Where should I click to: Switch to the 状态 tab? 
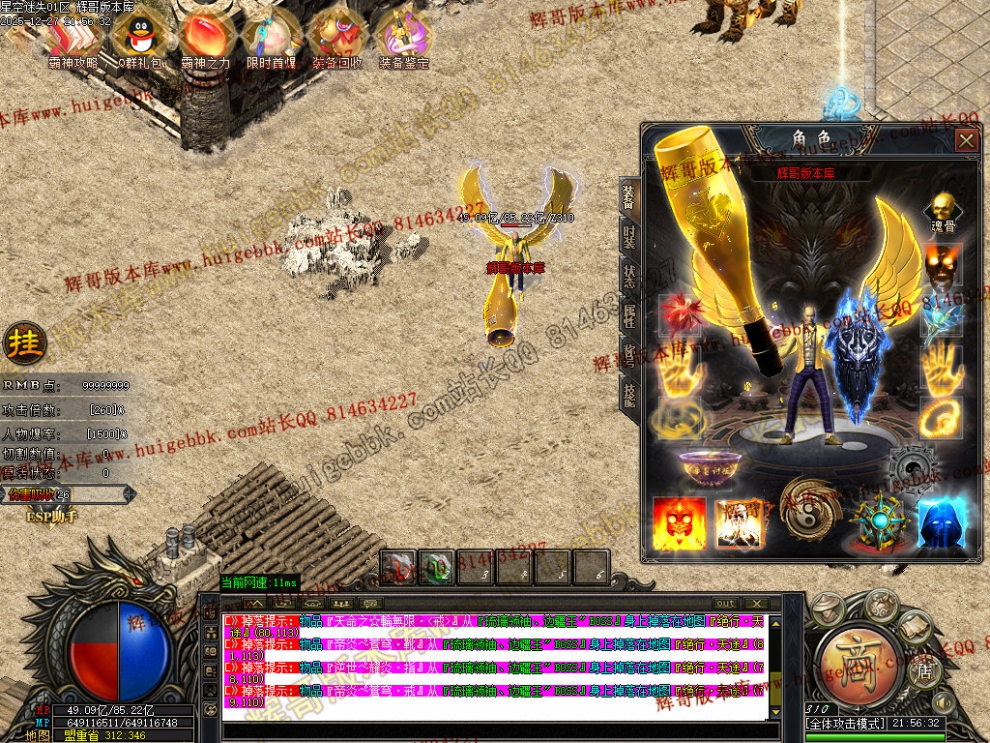click(x=628, y=277)
